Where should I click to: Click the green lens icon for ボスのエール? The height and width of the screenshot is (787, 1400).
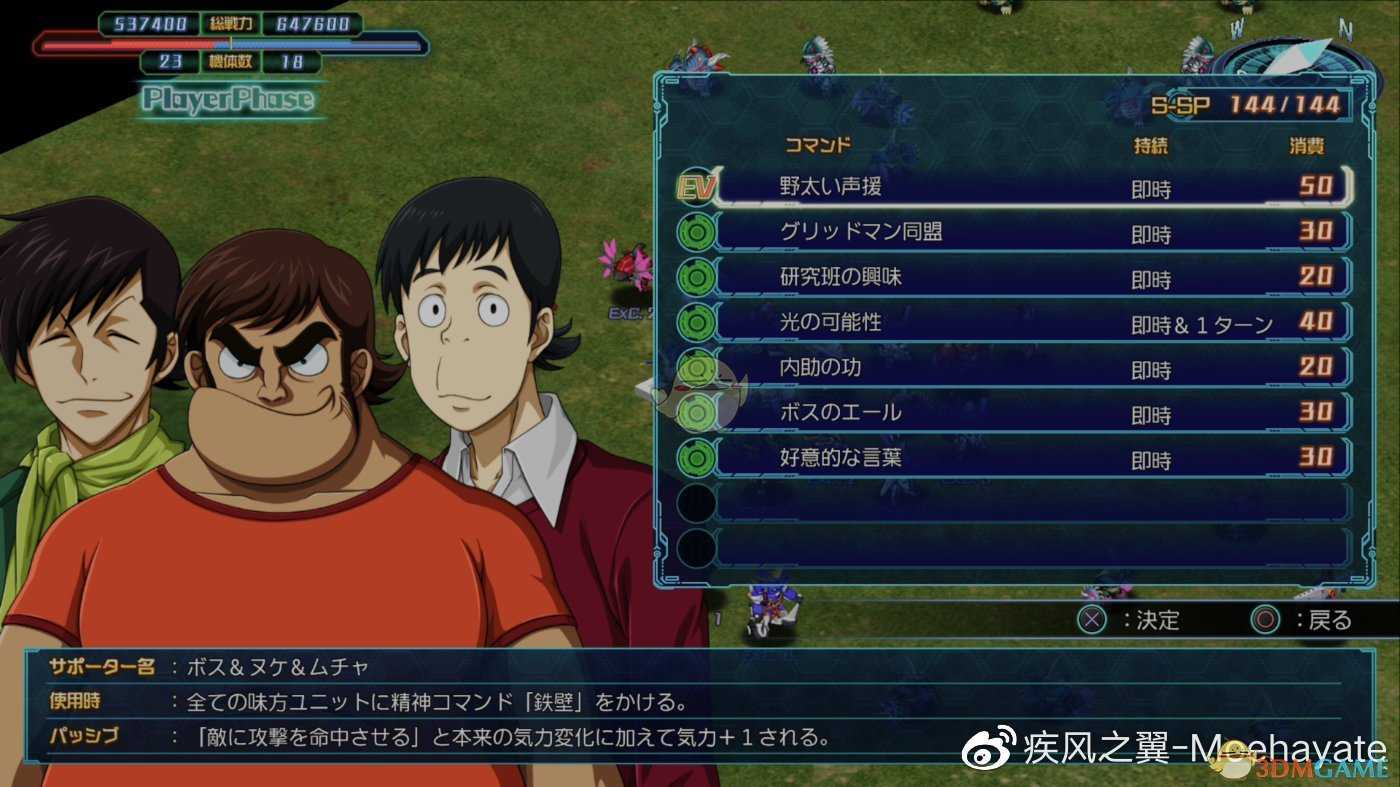[697, 412]
